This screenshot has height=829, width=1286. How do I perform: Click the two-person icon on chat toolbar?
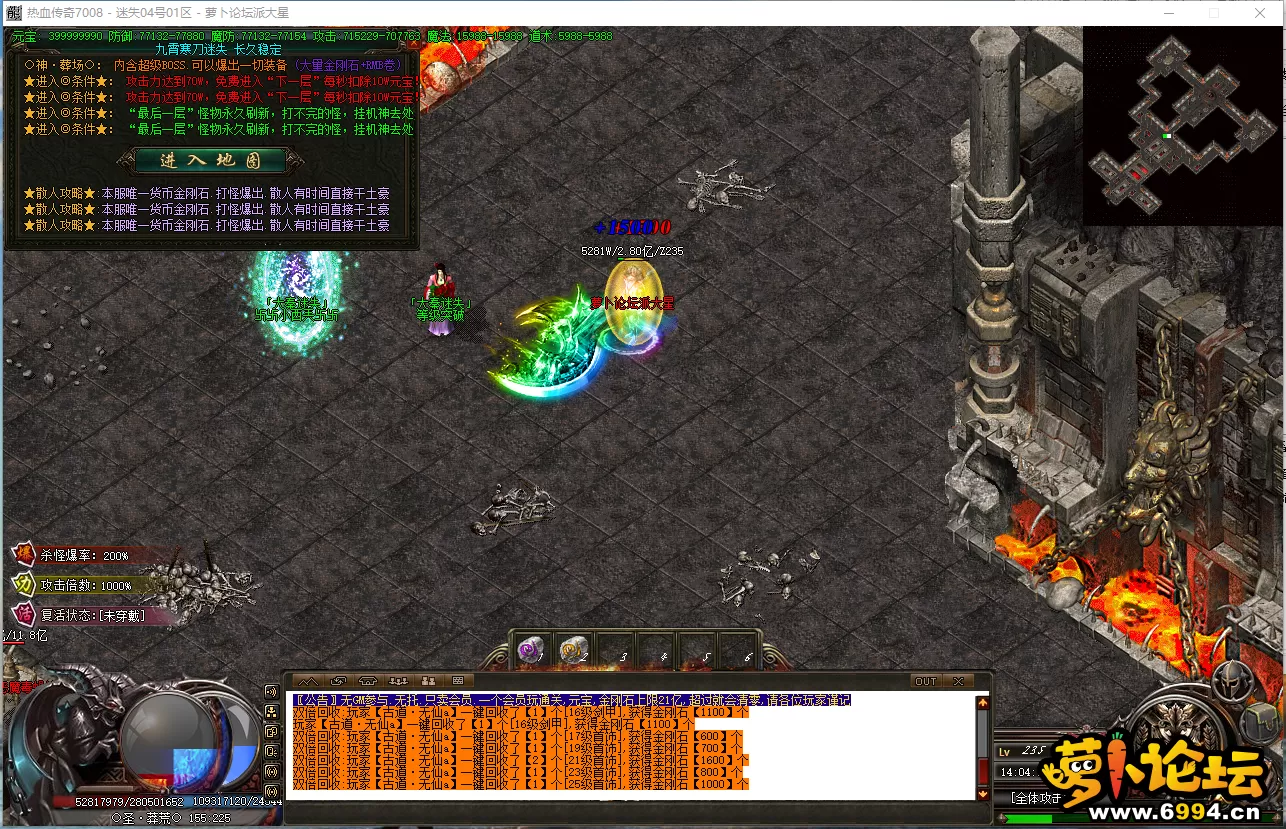(427, 681)
